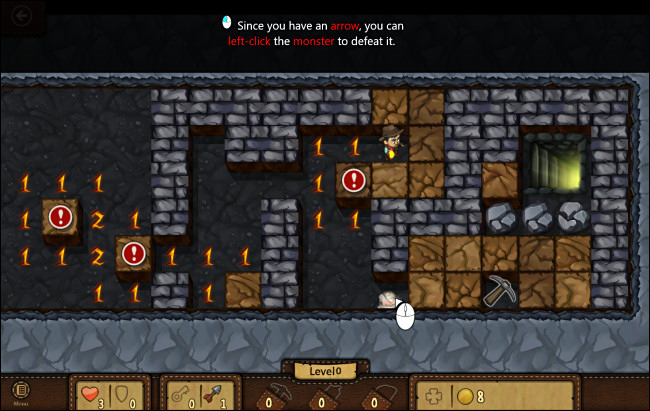Select the arrow item icon in the HUD
The height and width of the screenshot is (411, 650).
[211, 395]
